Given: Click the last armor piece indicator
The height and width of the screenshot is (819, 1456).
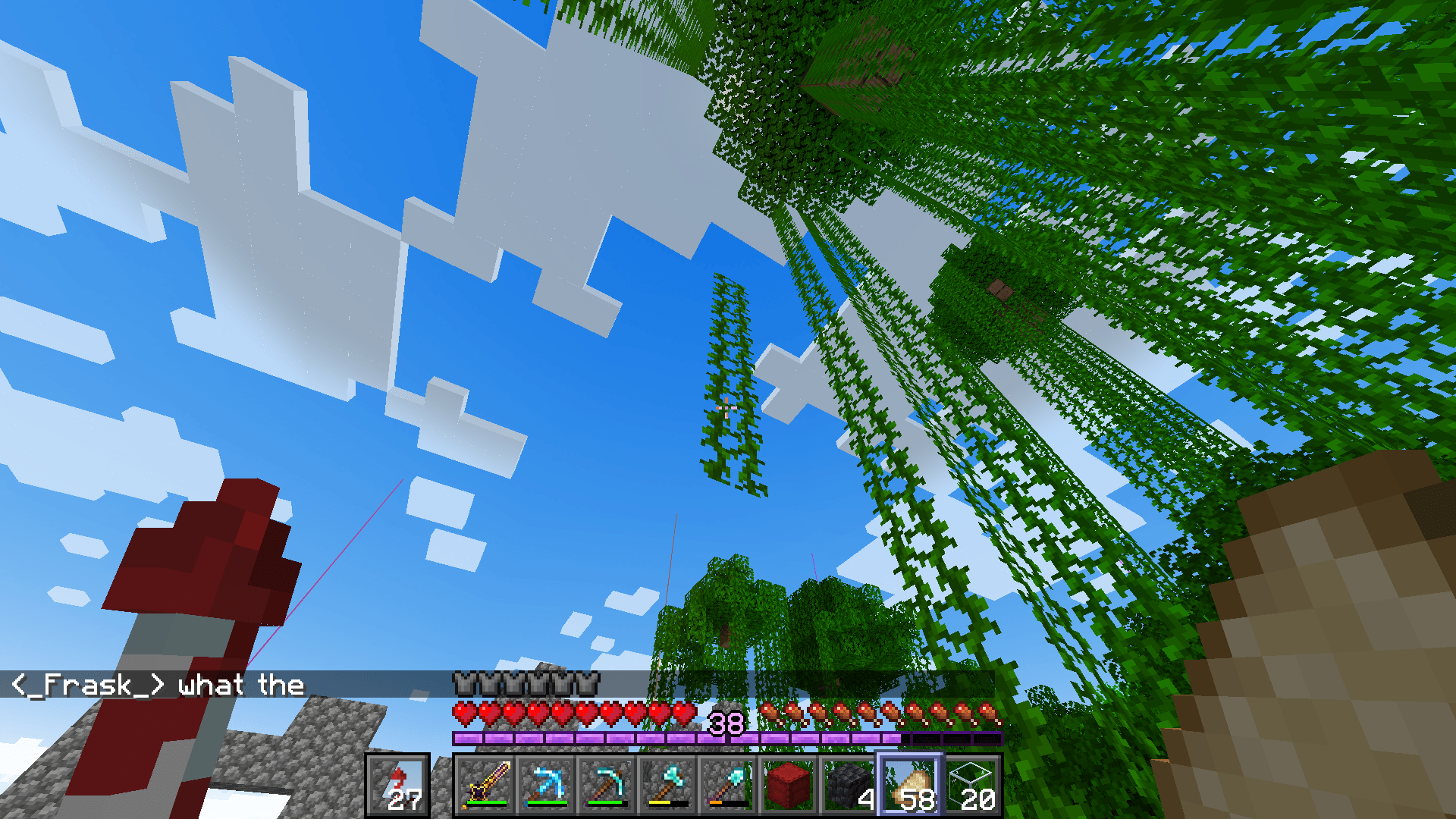Looking at the screenshot, I should coord(589,683).
